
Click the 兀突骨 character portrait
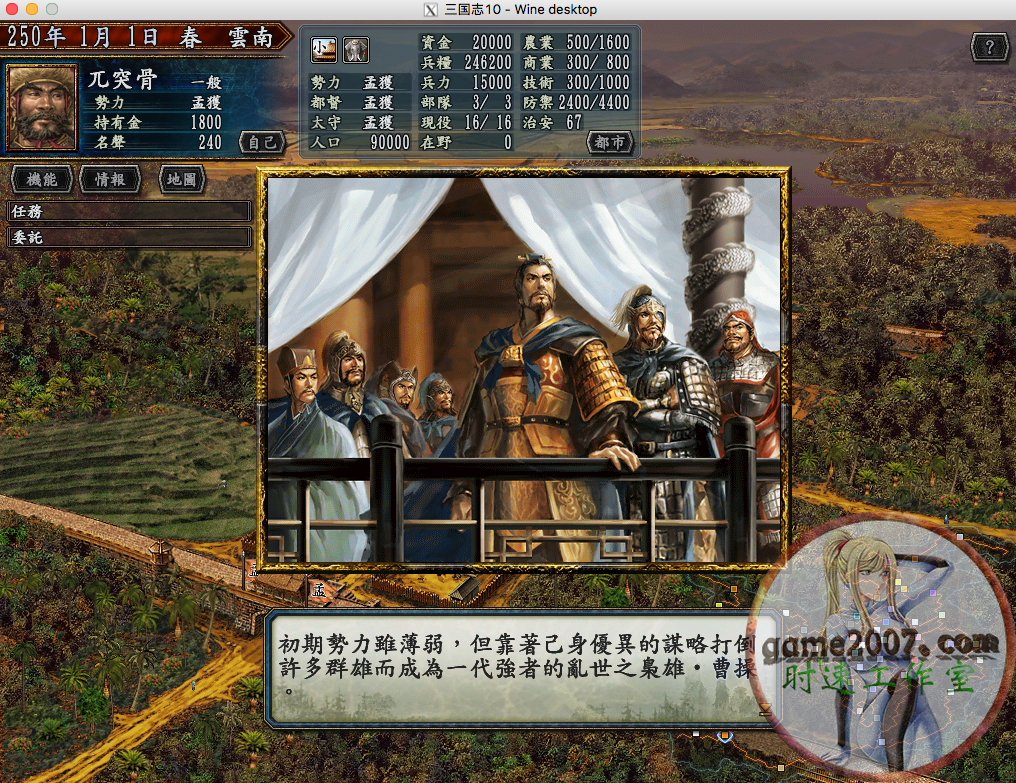42,107
